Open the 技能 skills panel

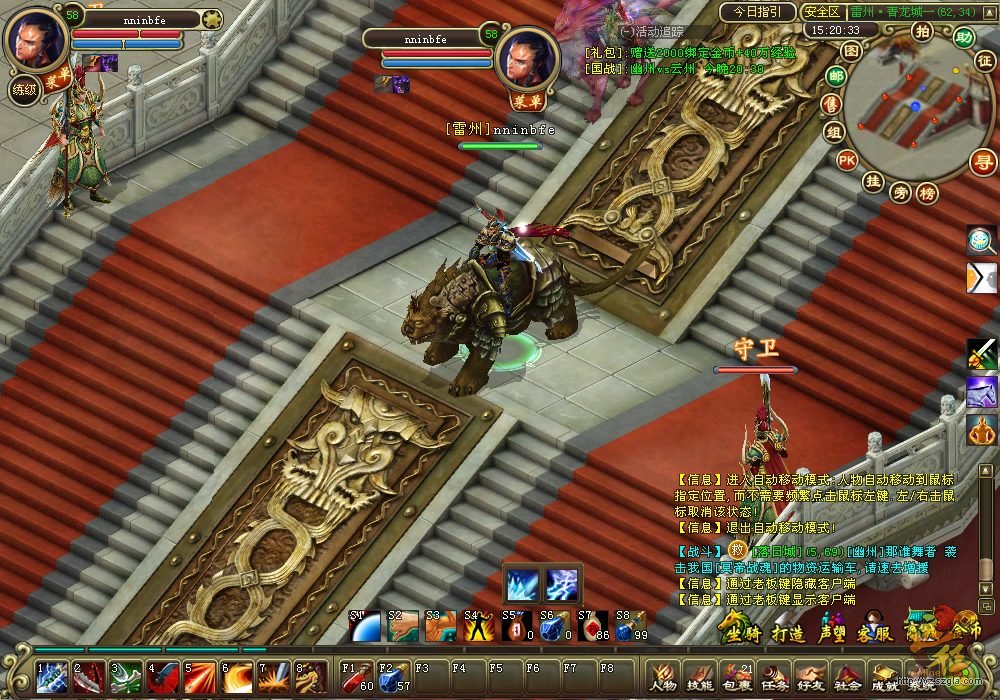tap(700, 678)
